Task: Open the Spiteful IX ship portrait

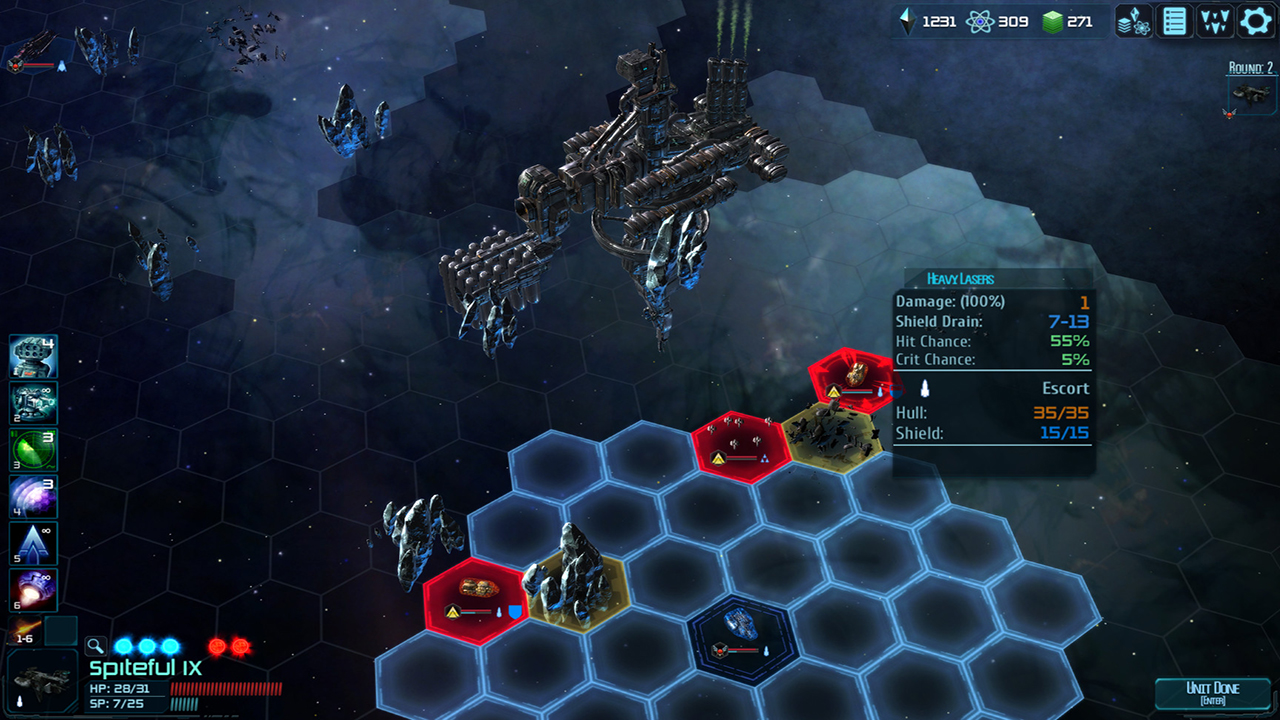Action: coord(41,683)
